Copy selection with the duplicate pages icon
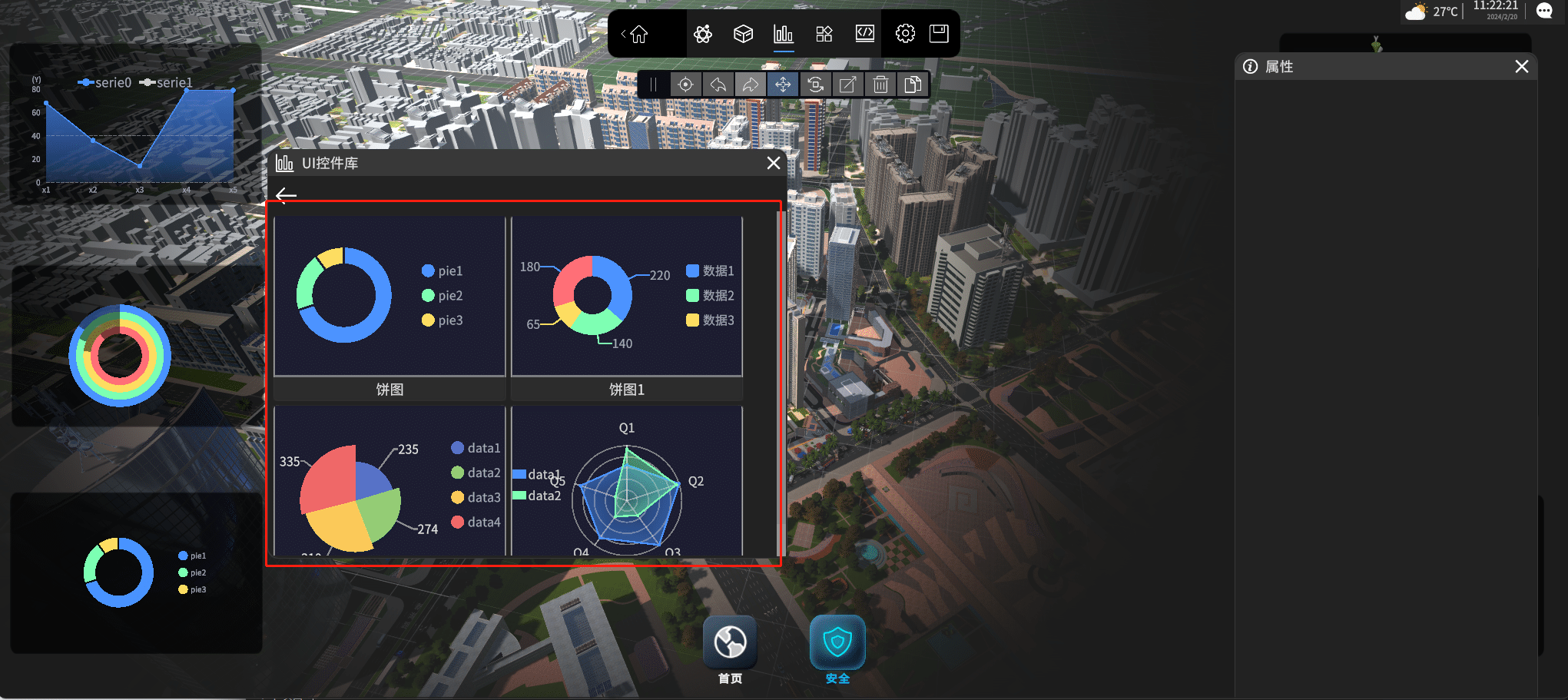 913,85
